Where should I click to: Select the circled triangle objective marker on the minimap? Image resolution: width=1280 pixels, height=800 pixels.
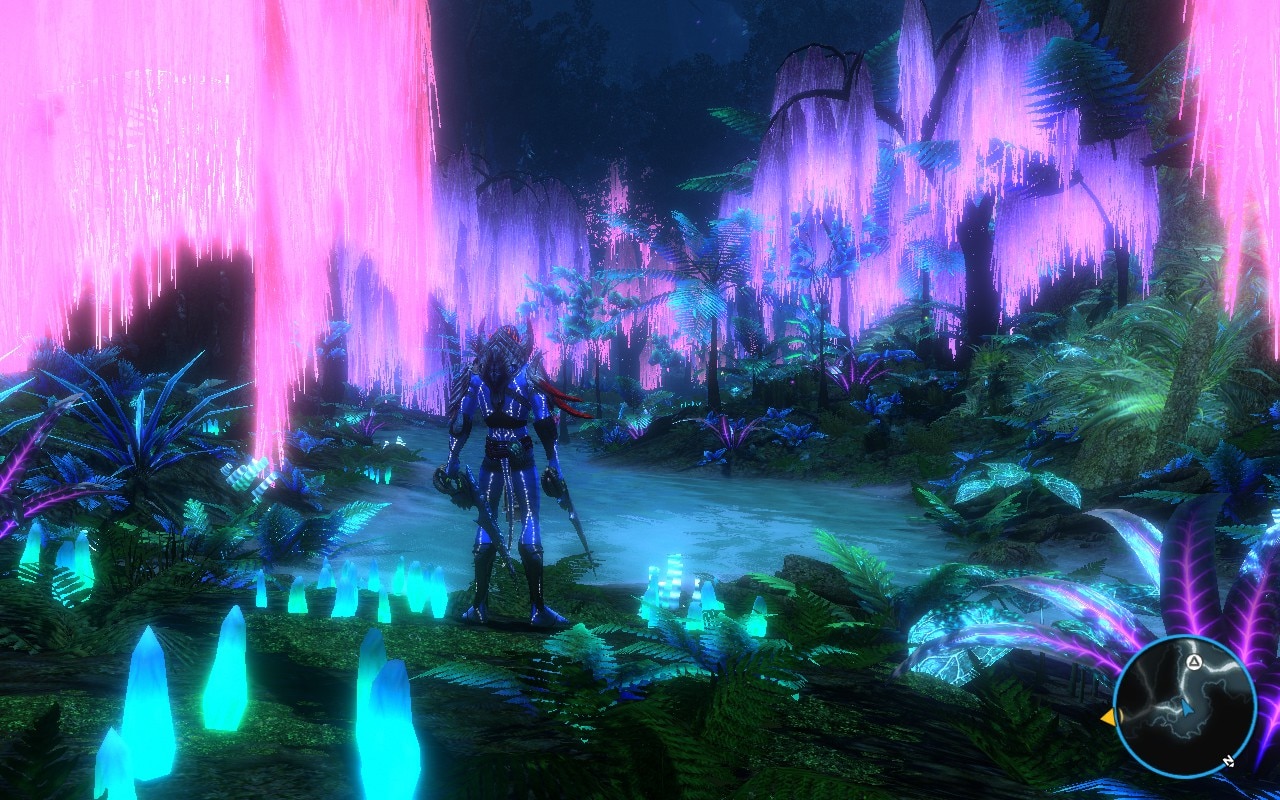[1194, 662]
